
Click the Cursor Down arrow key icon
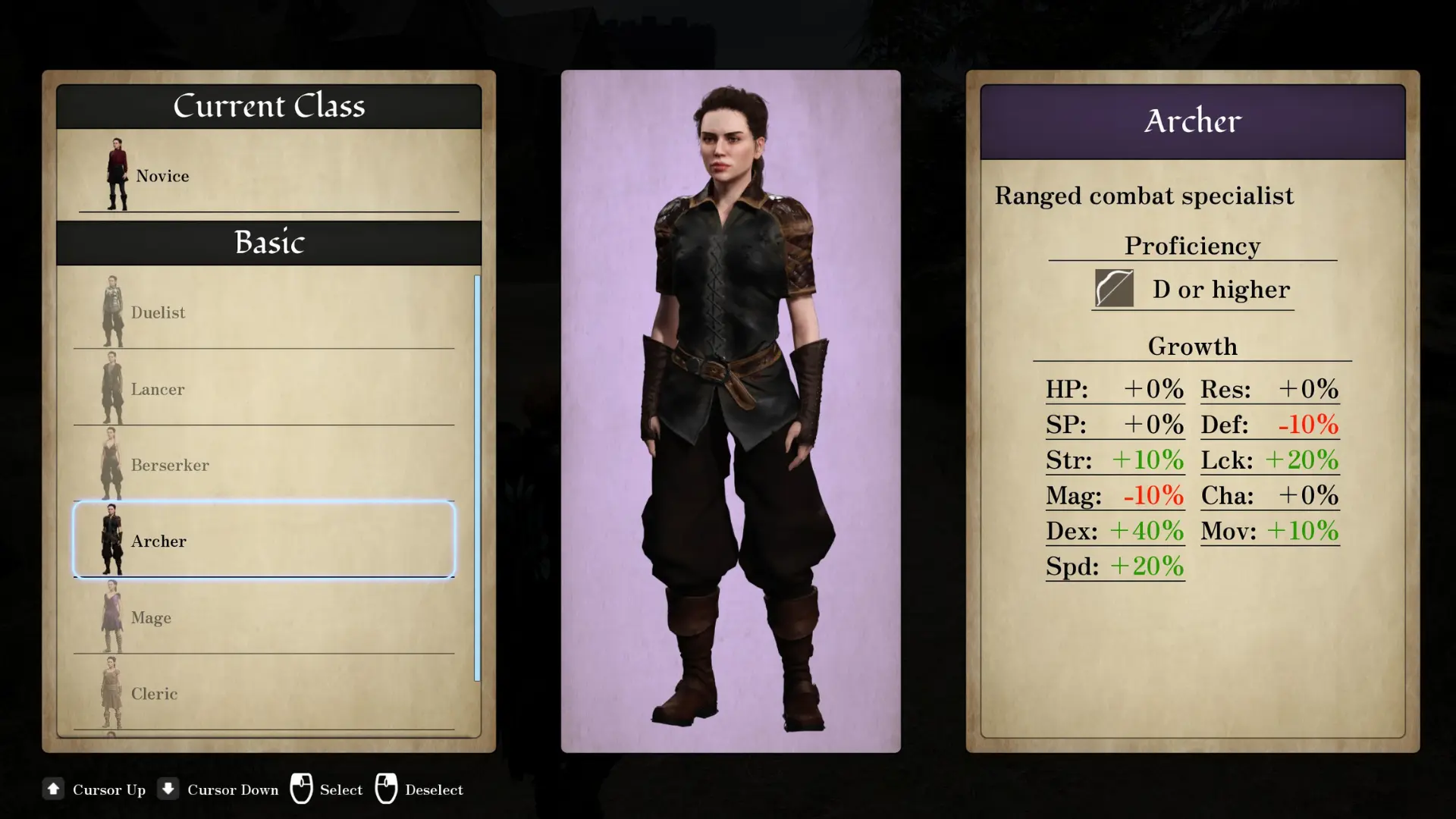coord(168,789)
